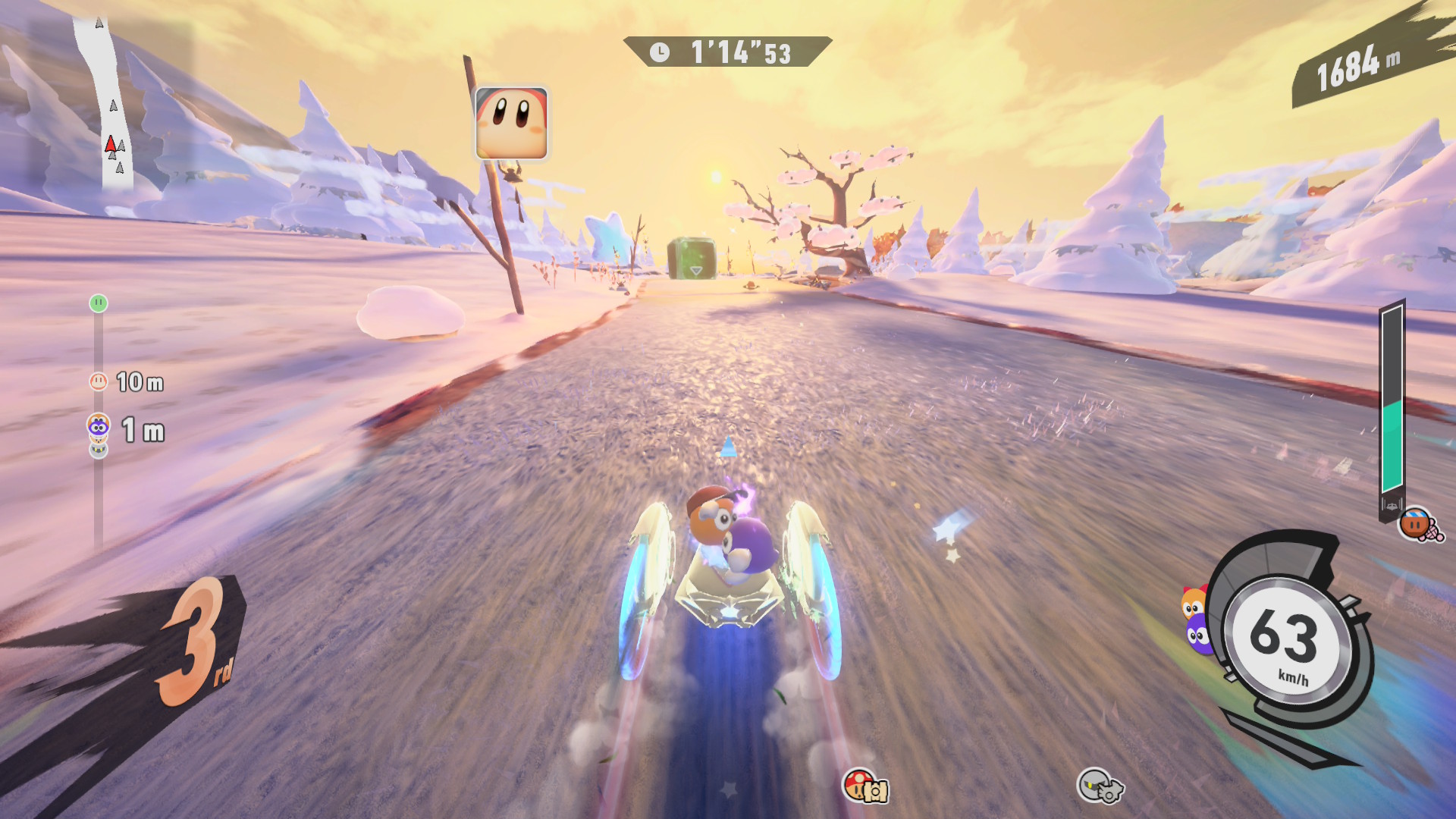Click the purple-and-orange rider marker at 1 m
The height and width of the screenshot is (819, 1456).
pos(99,428)
